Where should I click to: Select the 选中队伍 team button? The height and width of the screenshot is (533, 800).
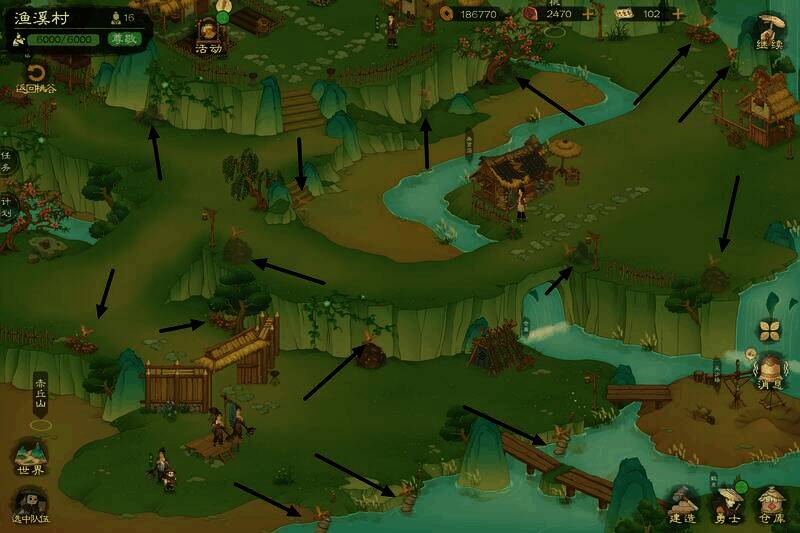click(x=31, y=505)
